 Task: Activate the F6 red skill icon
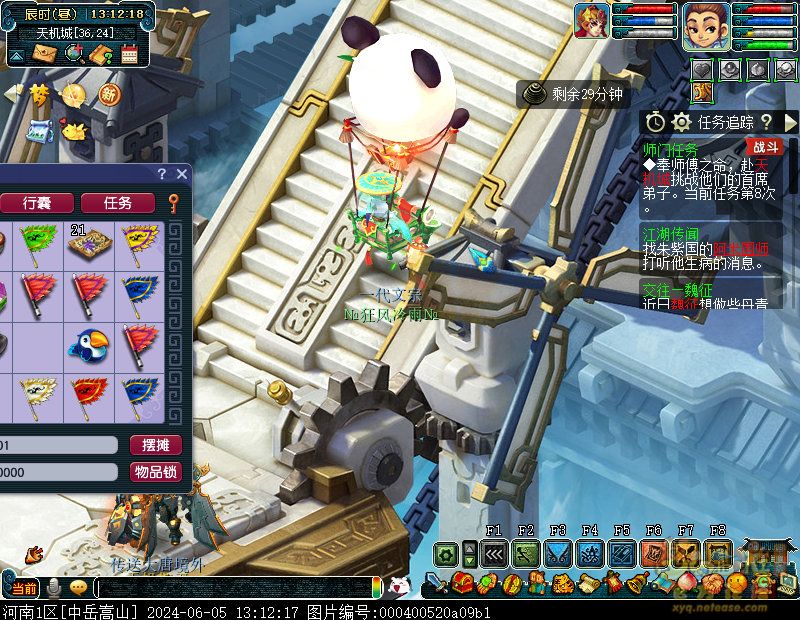[x=654, y=553]
